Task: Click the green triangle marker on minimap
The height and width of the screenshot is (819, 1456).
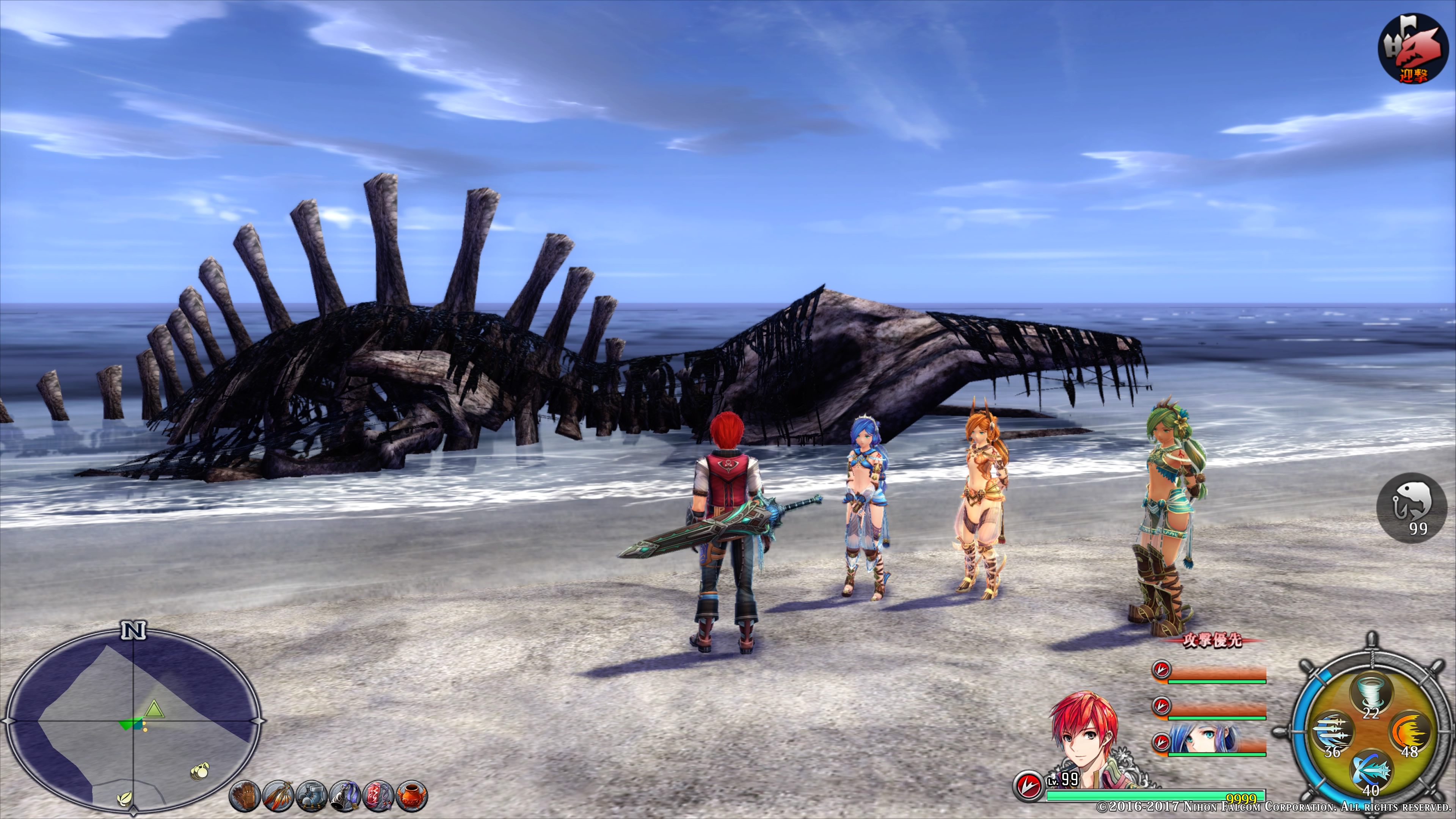Action: (x=154, y=709)
